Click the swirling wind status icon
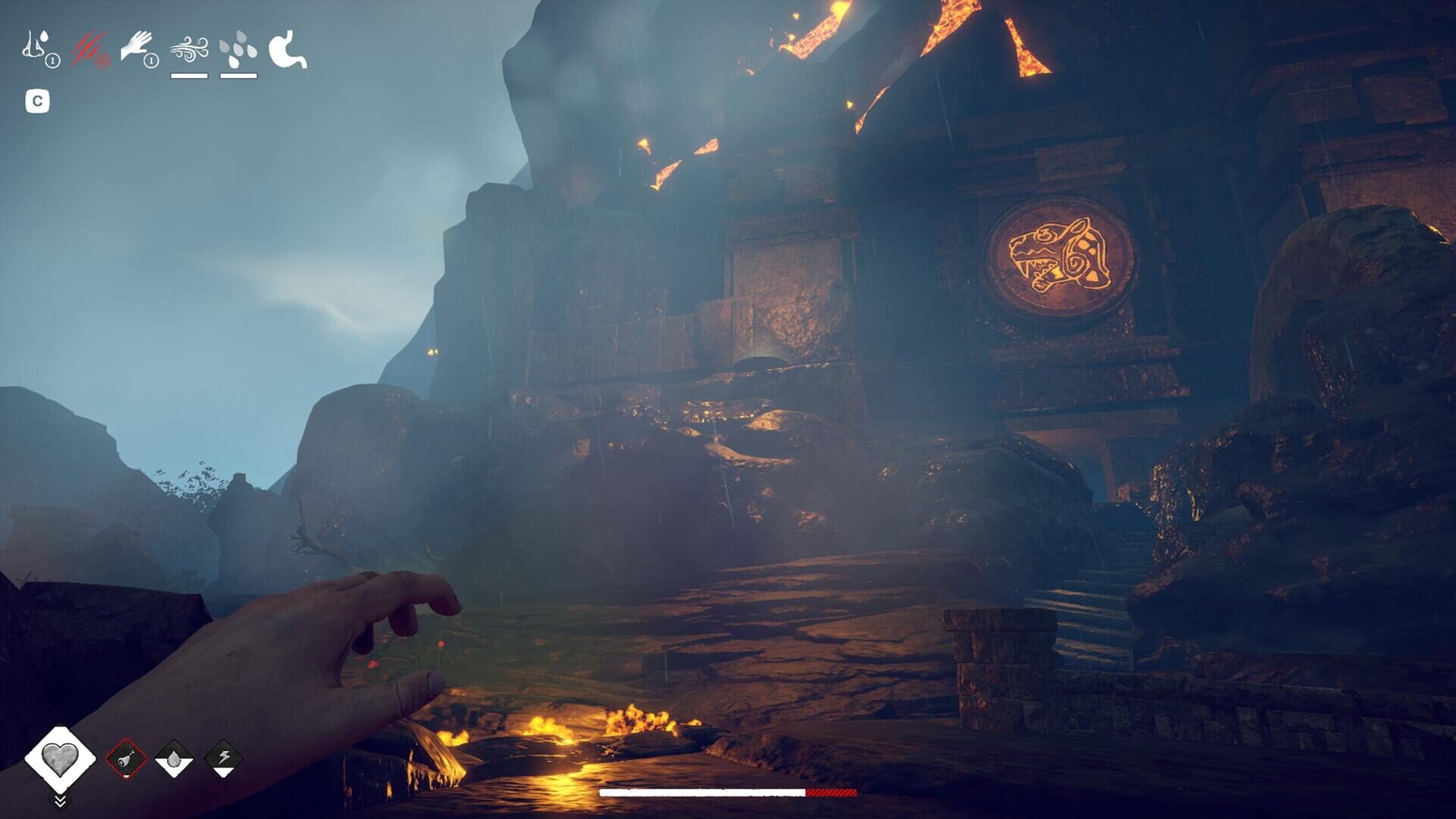The width and height of the screenshot is (1456, 819). click(x=189, y=50)
